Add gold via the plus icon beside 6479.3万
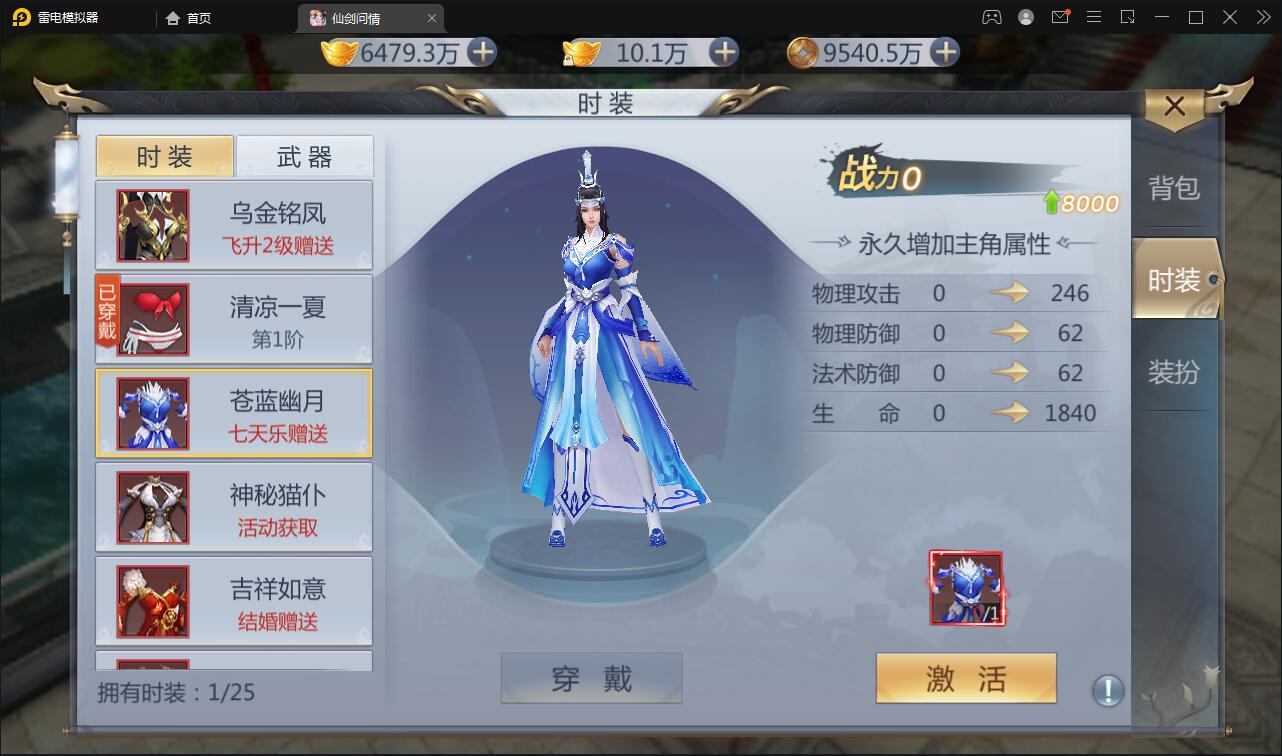Image resolution: width=1282 pixels, height=756 pixels. coord(483,52)
